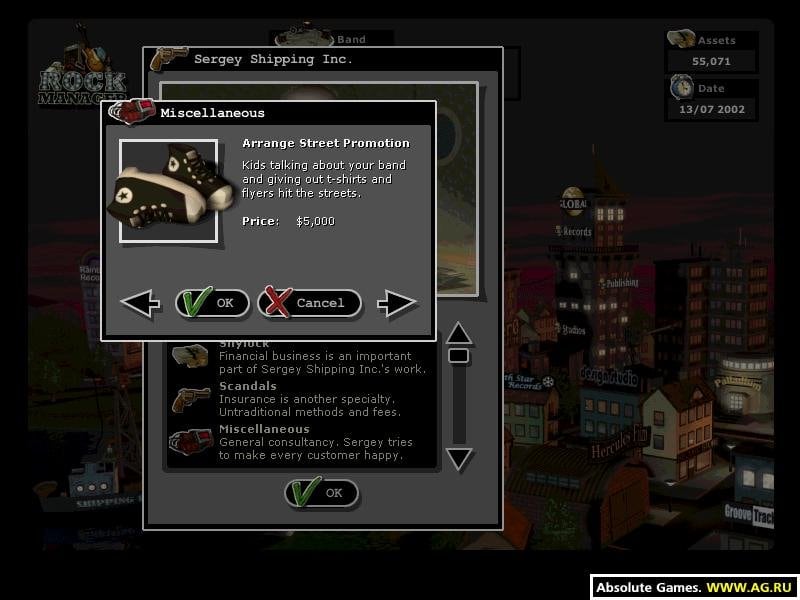Image resolution: width=800 pixels, height=600 pixels.
Task: Cancel the Miscellaneous dialog
Action: (309, 303)
